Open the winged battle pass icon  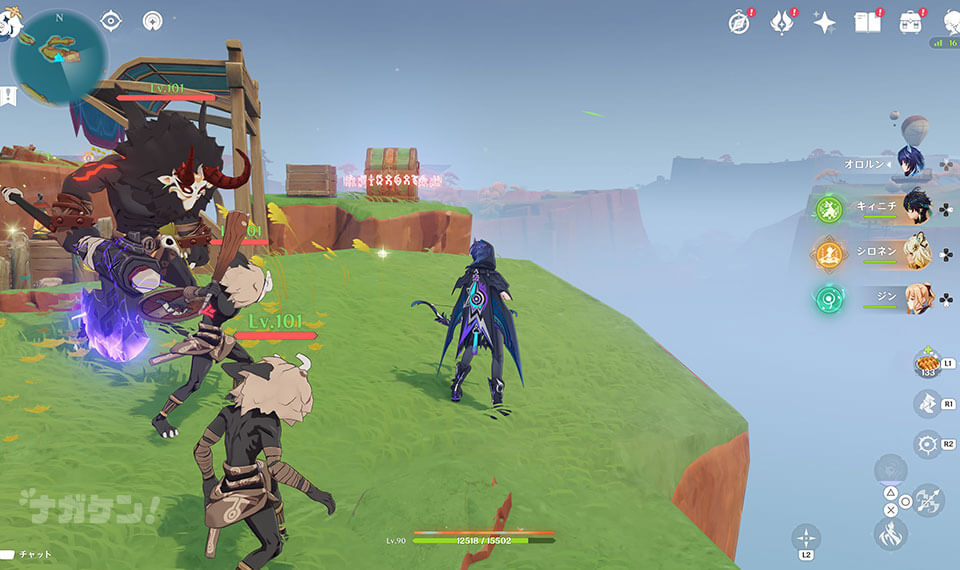click(x=782, y=22)
